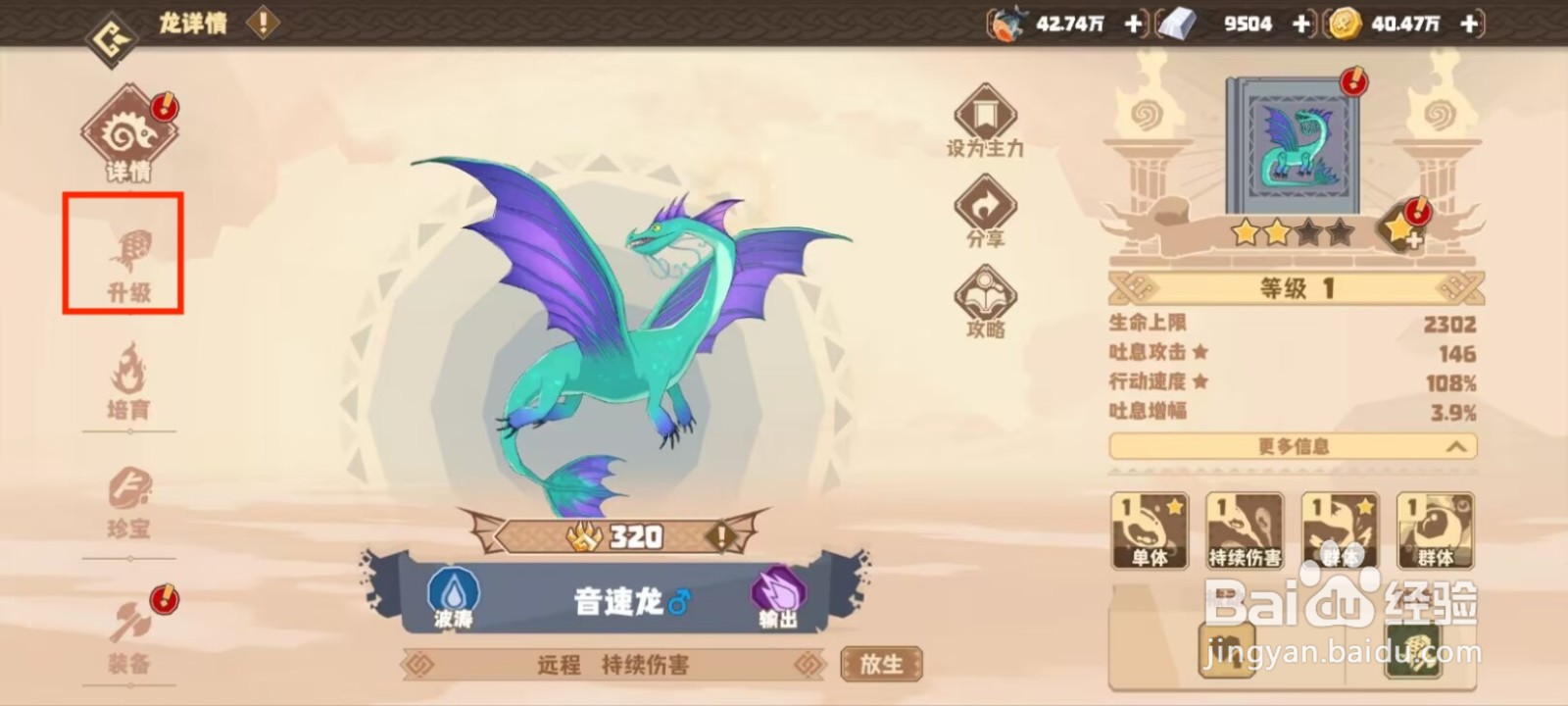The height and width of the screenshot is (706, 1568).
Task: Open the 攻略 strategy guide icon
Action: [x=985, y=299]
